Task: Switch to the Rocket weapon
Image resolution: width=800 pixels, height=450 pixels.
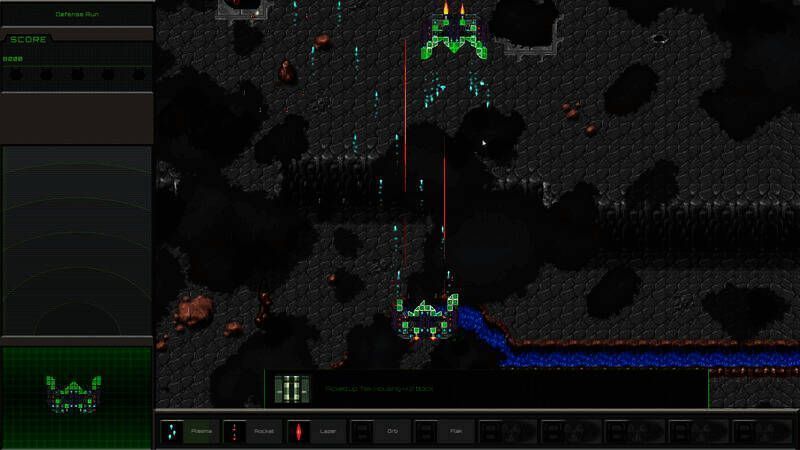Action: click(252, 431)
